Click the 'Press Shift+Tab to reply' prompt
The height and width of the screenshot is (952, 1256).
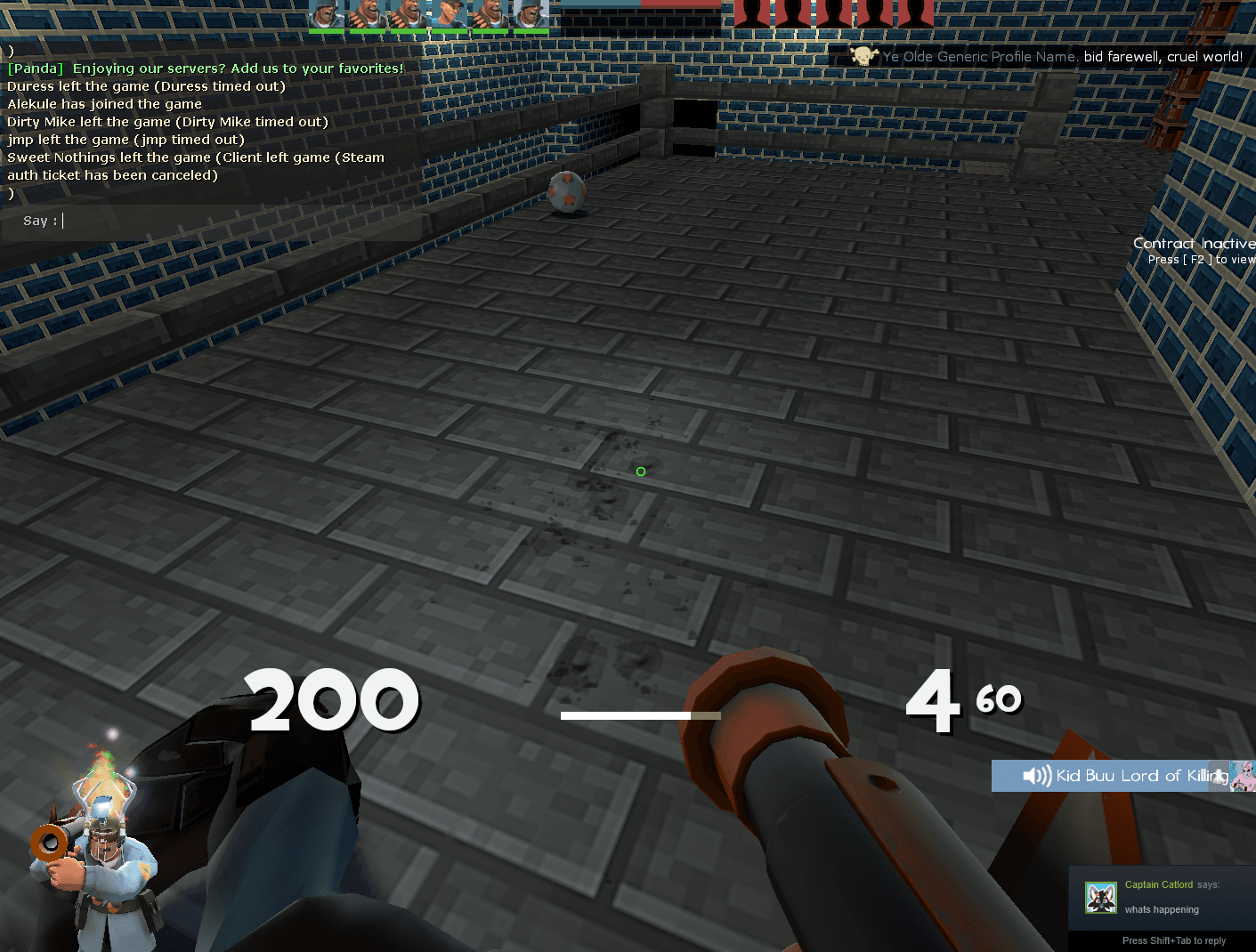pyautogui.click(x=1175, y=940)
